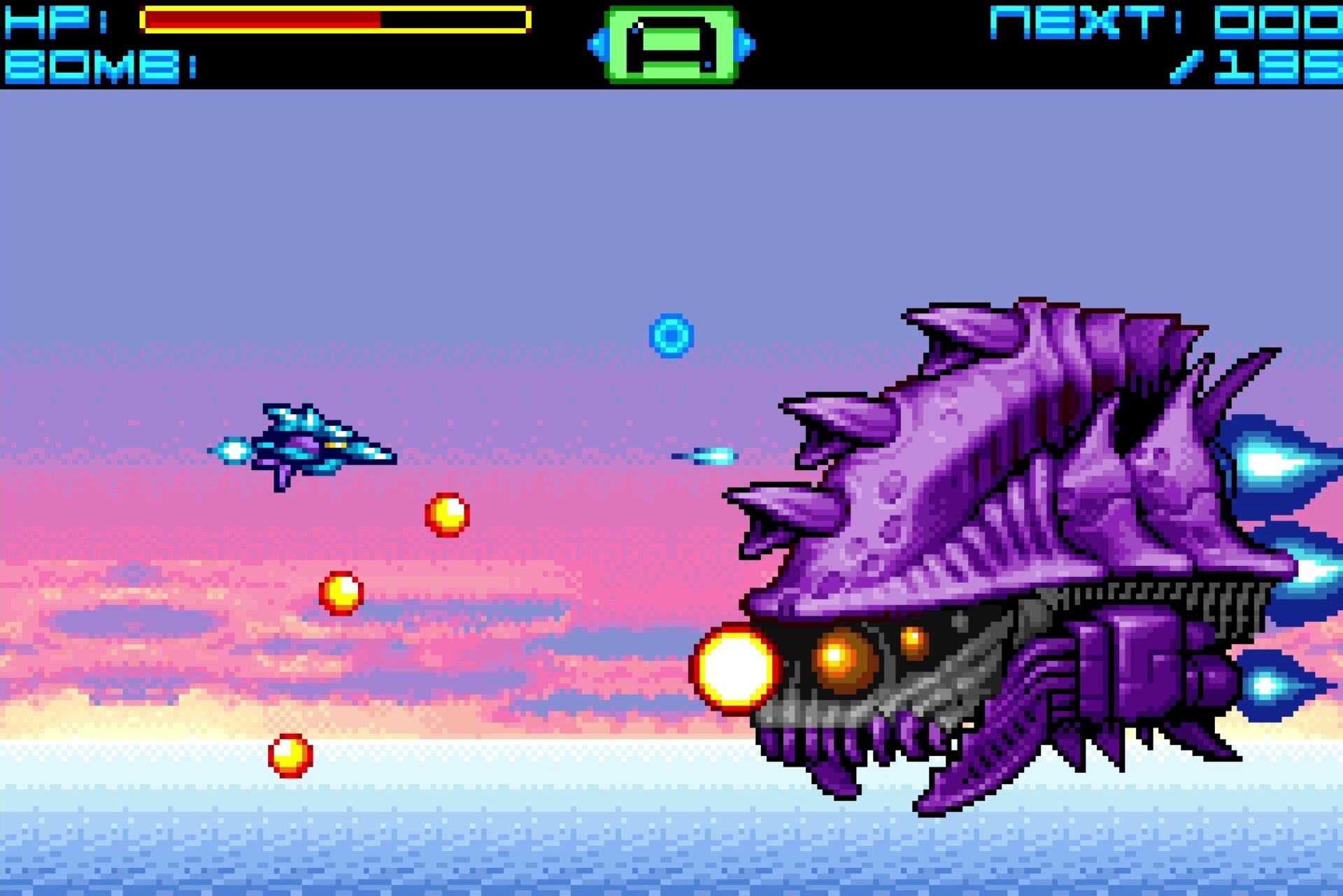The image size is (1343, 896).
Task: Click the blue ring power-up item
Action: coord(673,334)
